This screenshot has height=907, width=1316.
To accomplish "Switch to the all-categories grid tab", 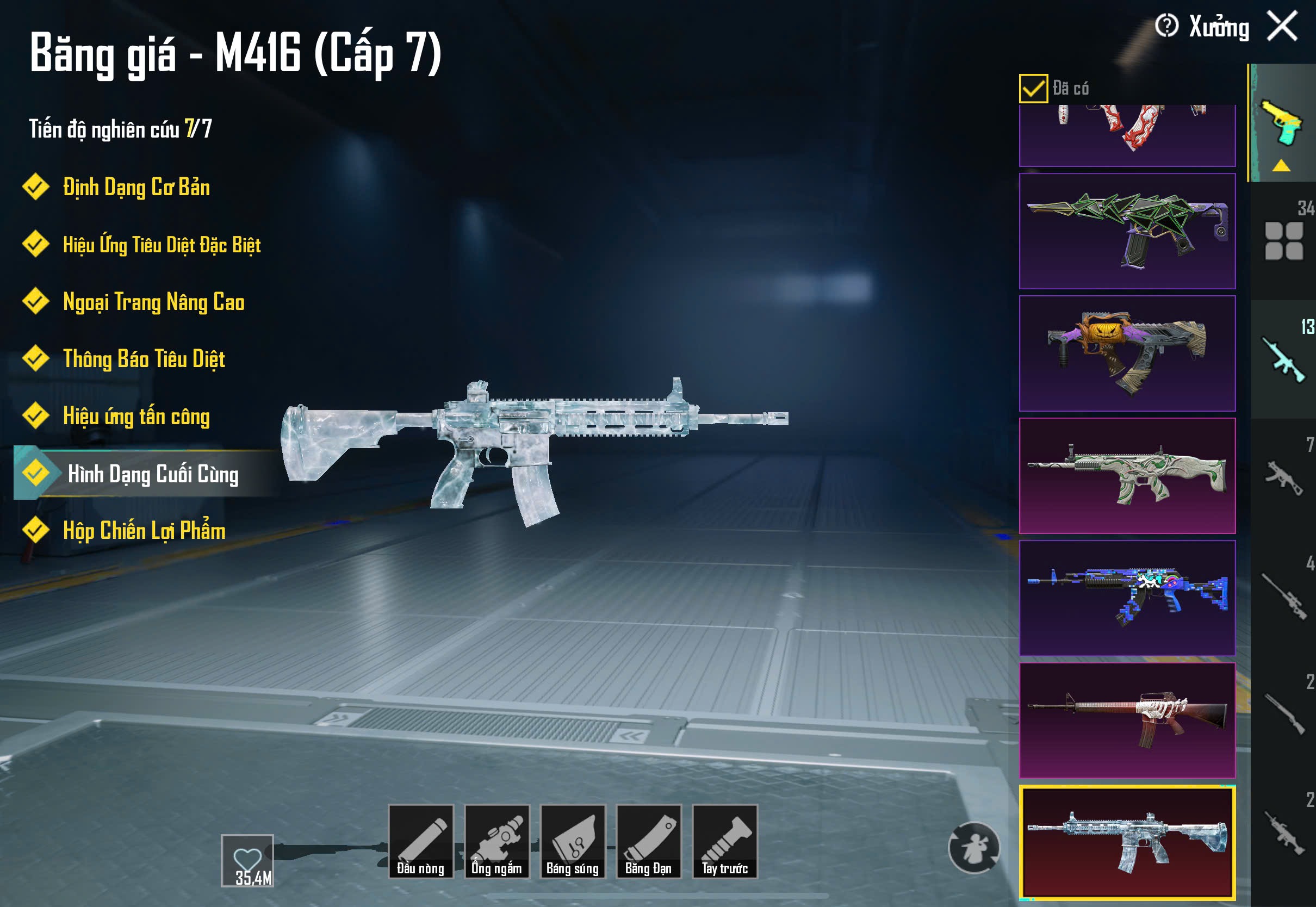I will pyautogui.click(x=1283, y=241).
